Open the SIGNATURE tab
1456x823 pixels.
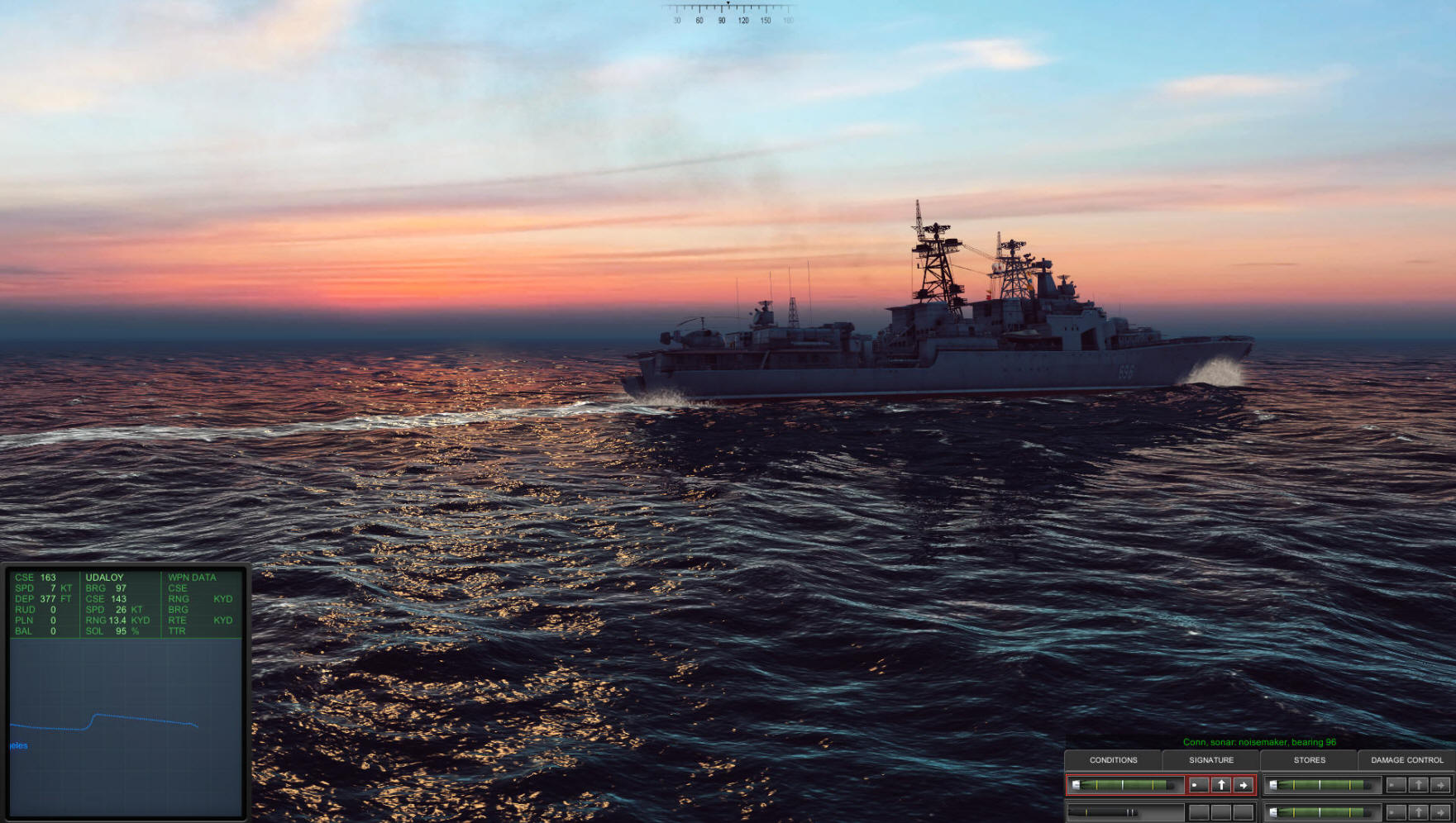(1211, 760)
